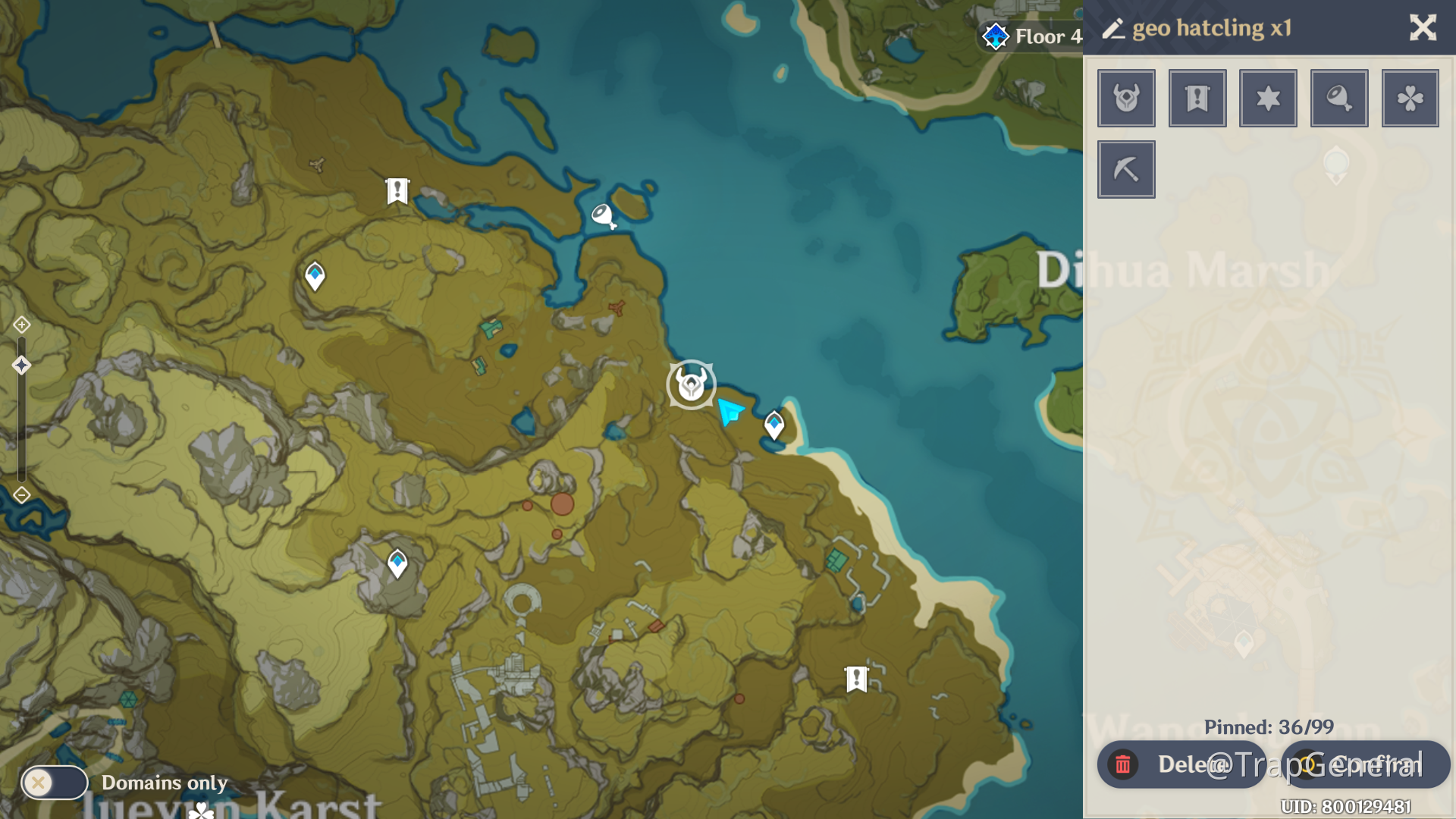Image resolution: width=1456 pixels, height=819 pixels.
Task: Select the pickaxe pin icon
Action: coord(1126,168)
